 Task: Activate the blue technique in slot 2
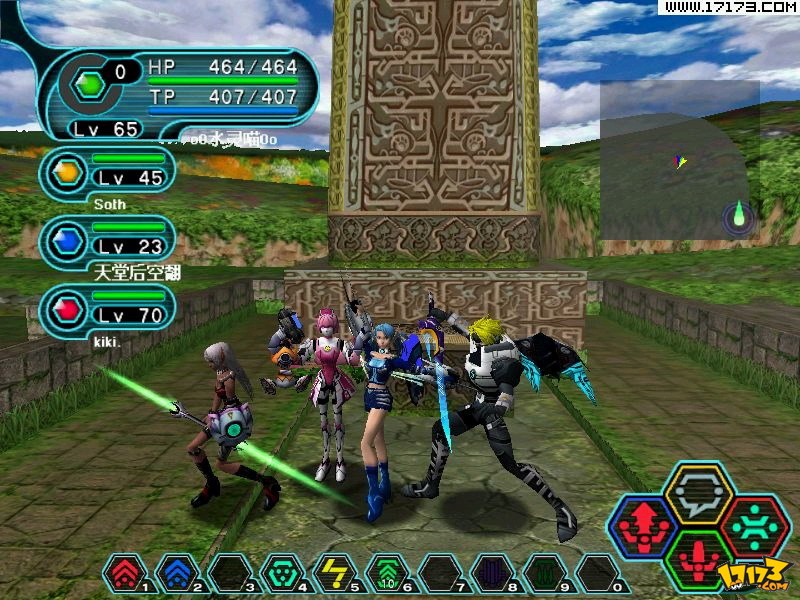pos(176,573)
